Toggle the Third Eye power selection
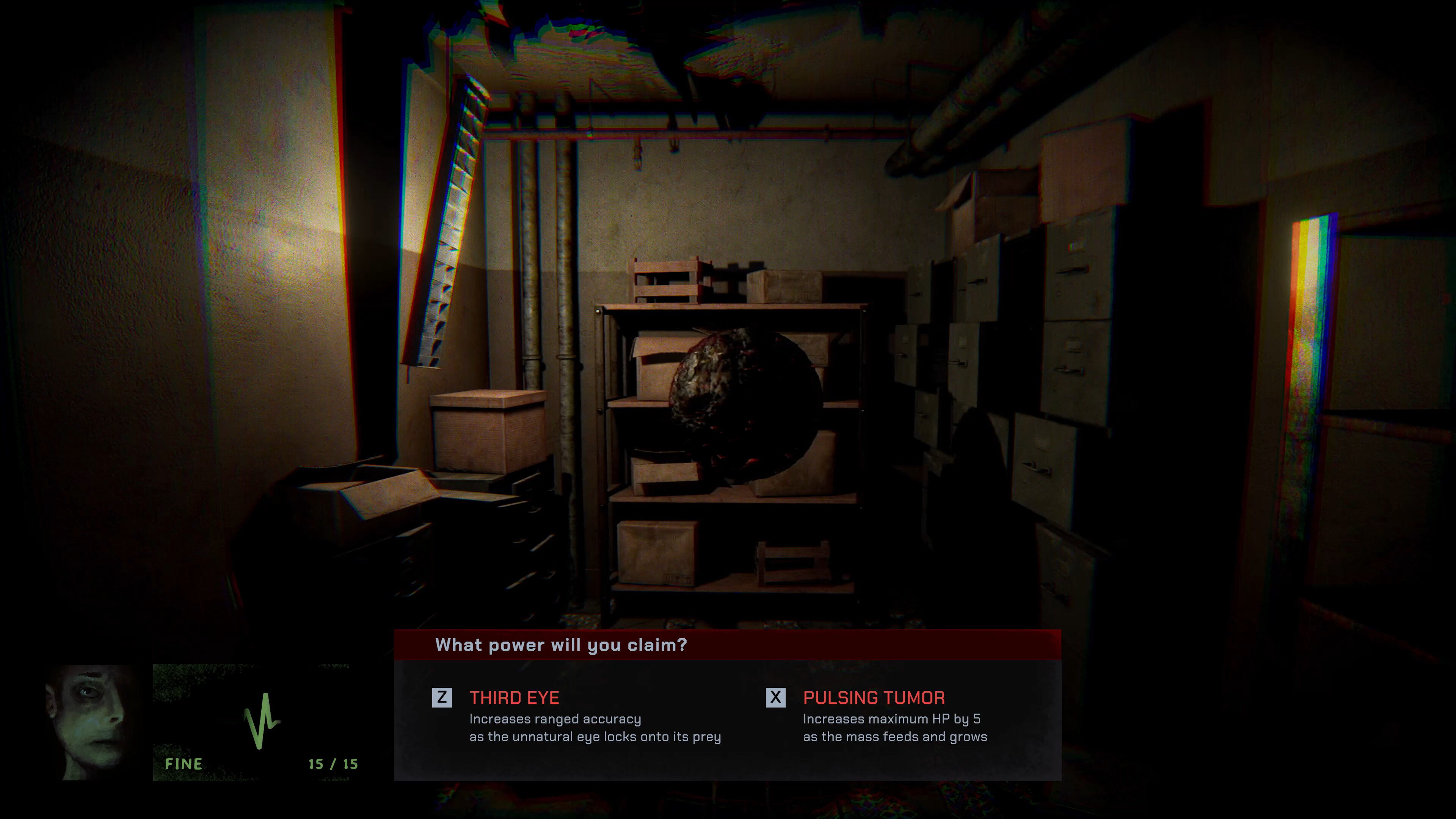 [x=442, y=698]
